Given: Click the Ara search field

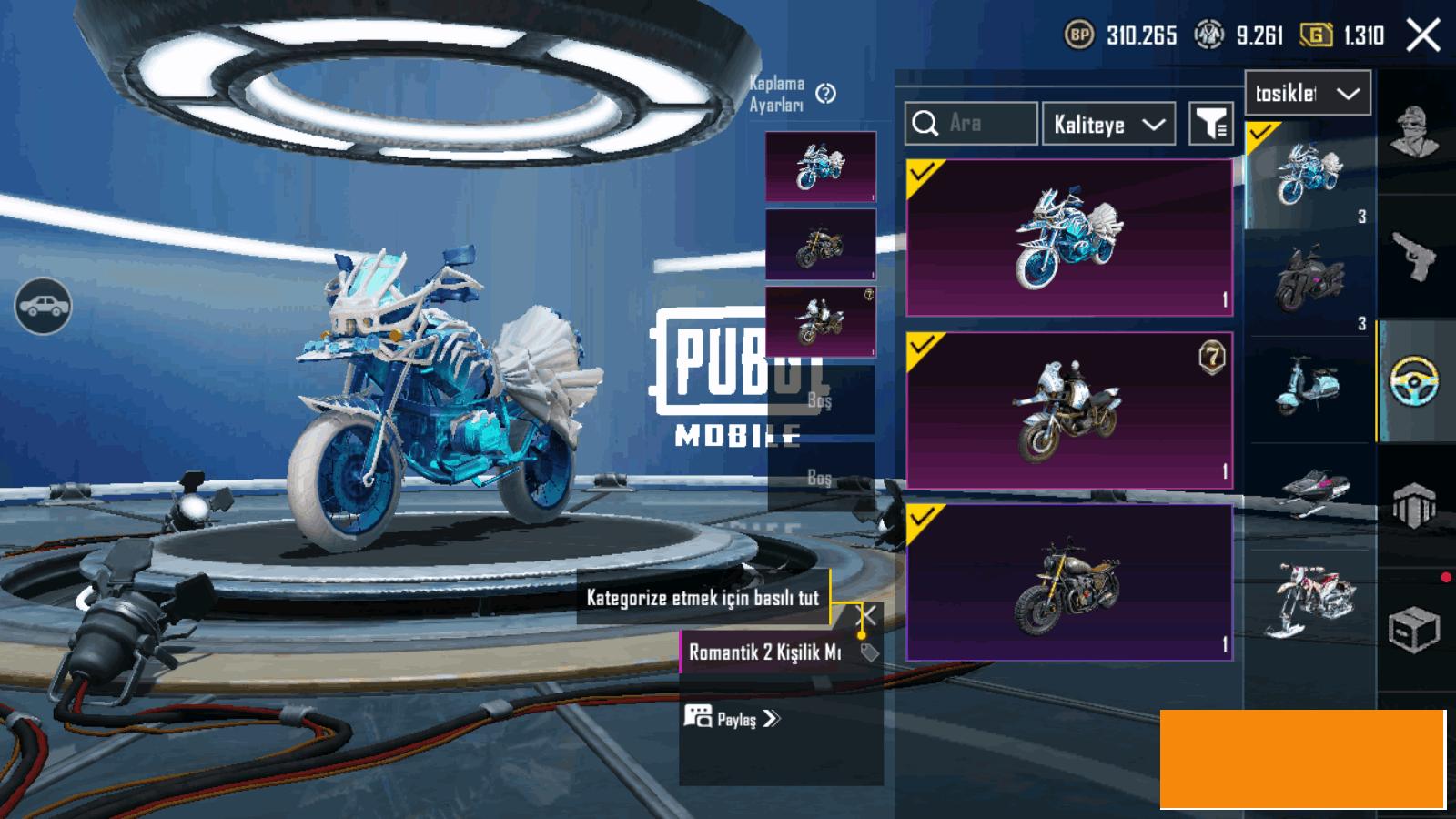Looking at the screenshot, I should (971, 124).
